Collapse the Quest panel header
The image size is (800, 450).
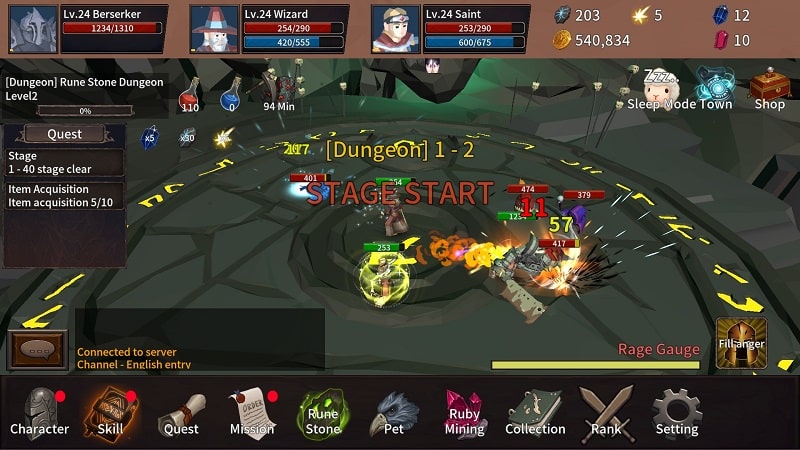coord(65,134)
